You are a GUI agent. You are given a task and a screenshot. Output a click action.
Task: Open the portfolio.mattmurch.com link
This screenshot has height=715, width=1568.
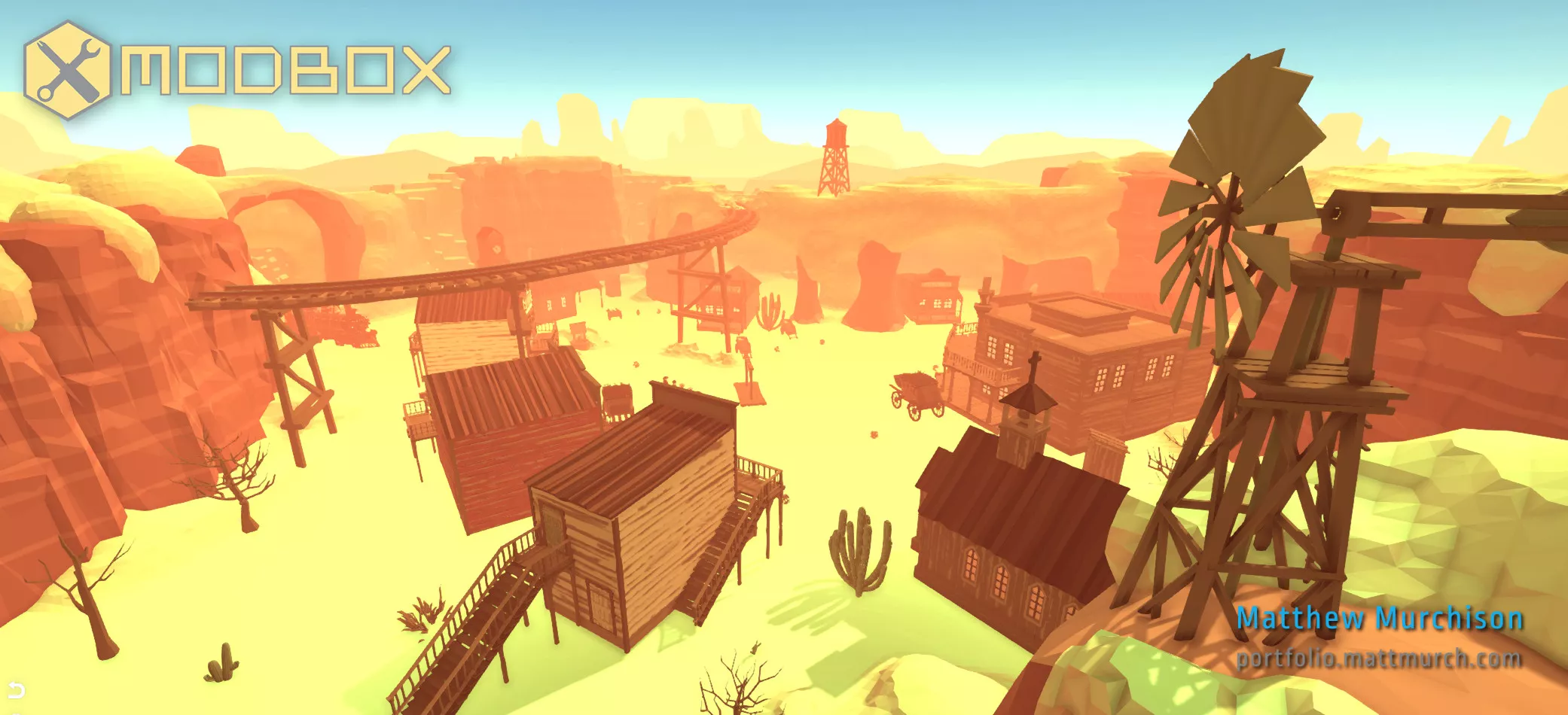(1378, 659)
